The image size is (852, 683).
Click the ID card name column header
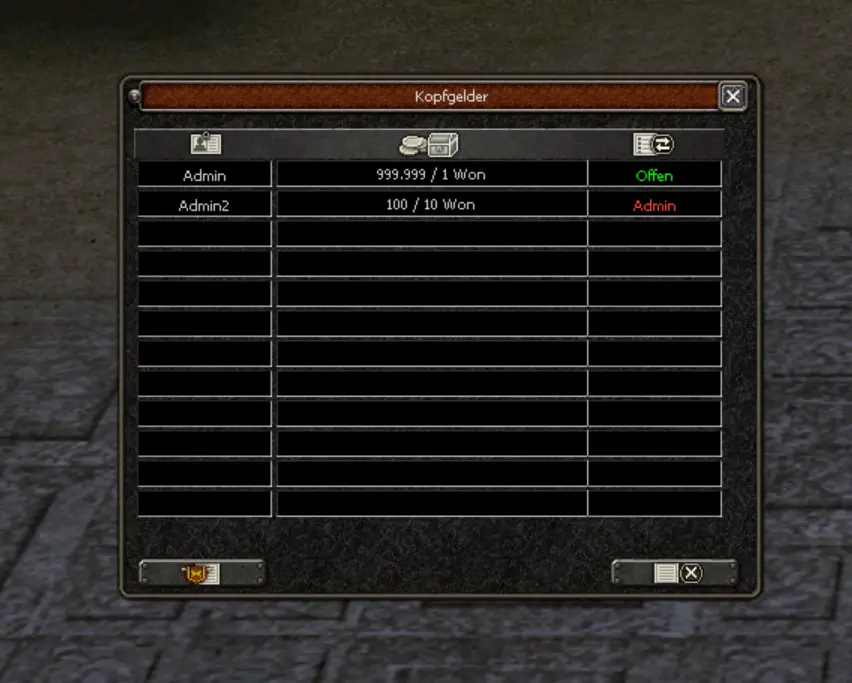(205, 144)
